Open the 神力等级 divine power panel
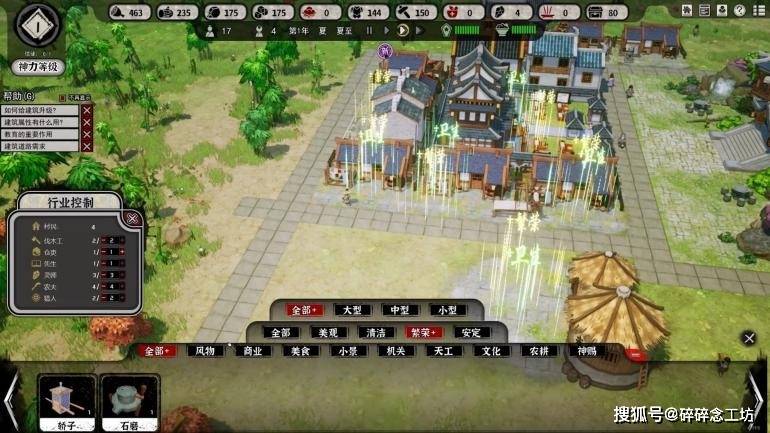This screenshot has height=433, width=770. 40,66
